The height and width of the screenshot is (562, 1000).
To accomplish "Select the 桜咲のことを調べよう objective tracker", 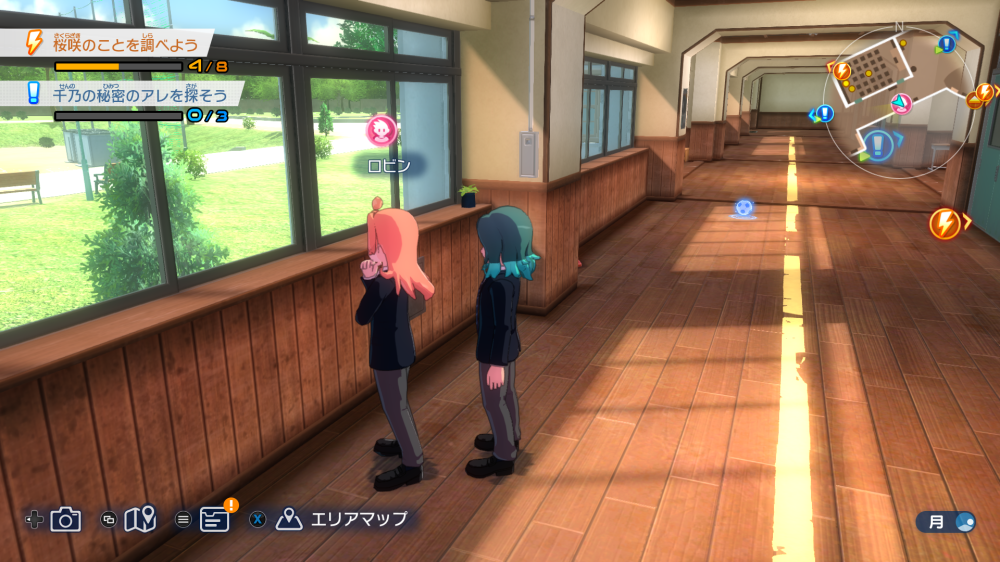I will pyautogui.click(x=125, y=43).
